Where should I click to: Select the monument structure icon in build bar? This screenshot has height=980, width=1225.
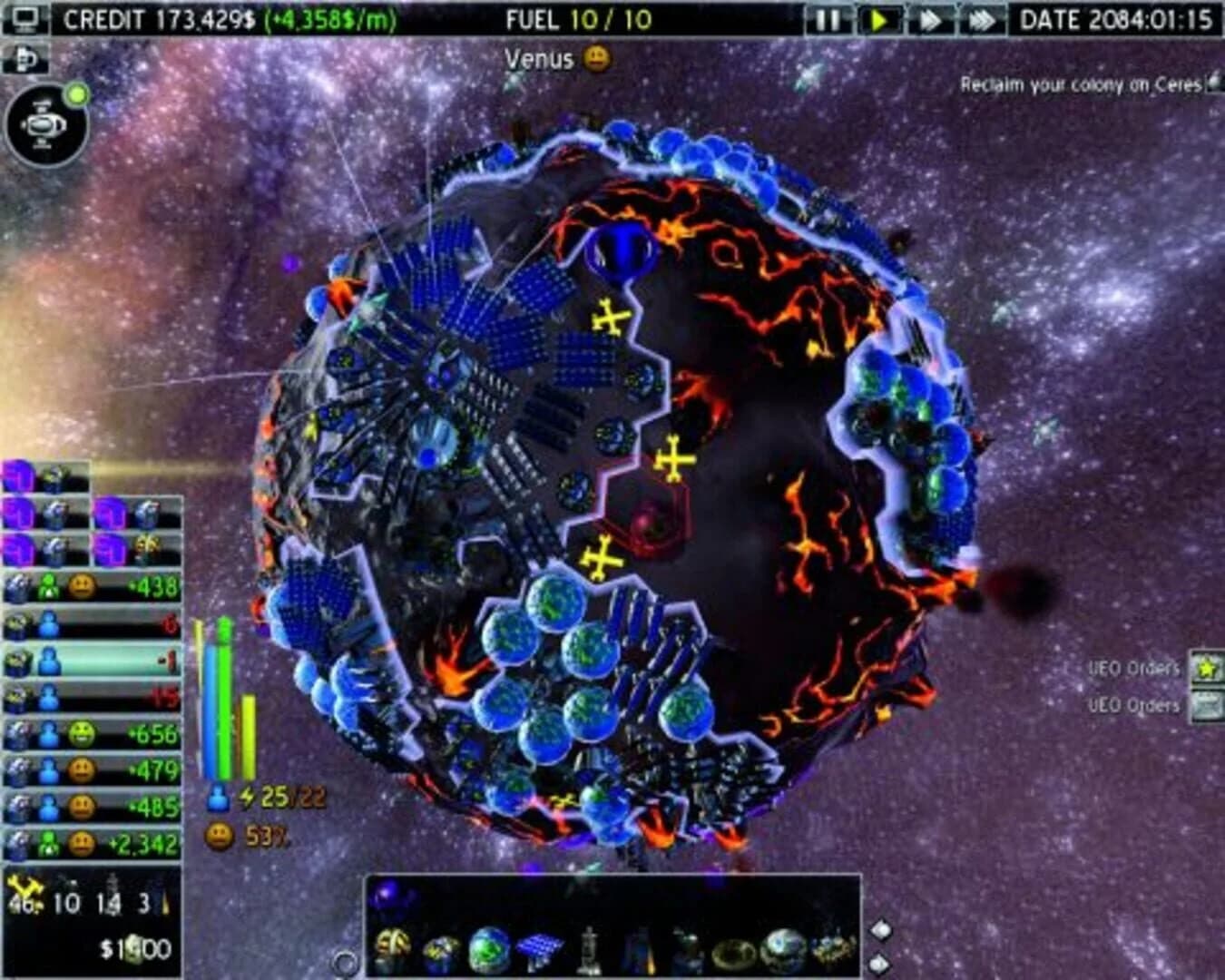click(590, 946)
